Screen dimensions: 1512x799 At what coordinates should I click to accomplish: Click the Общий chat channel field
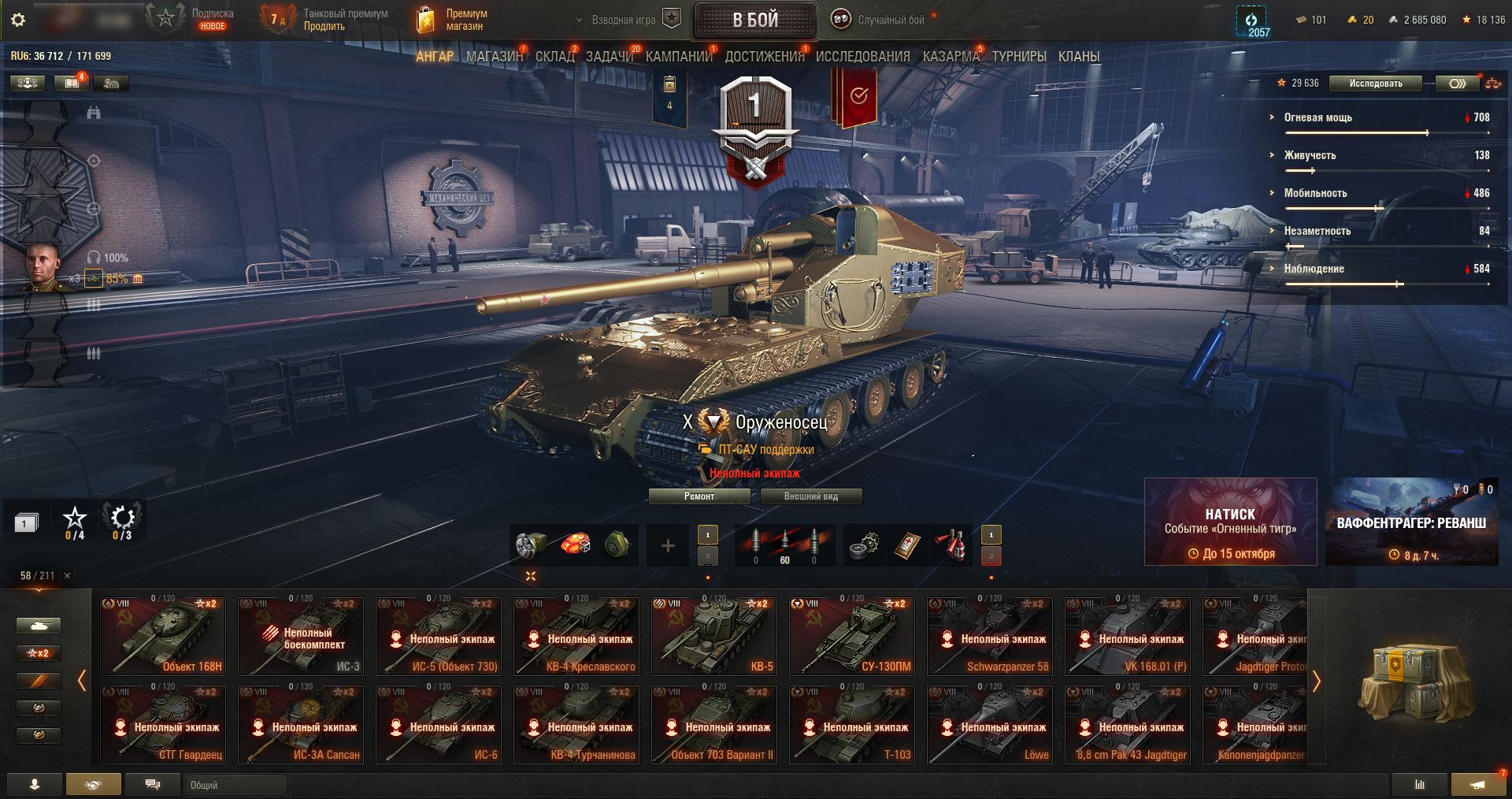click(235, 785)
